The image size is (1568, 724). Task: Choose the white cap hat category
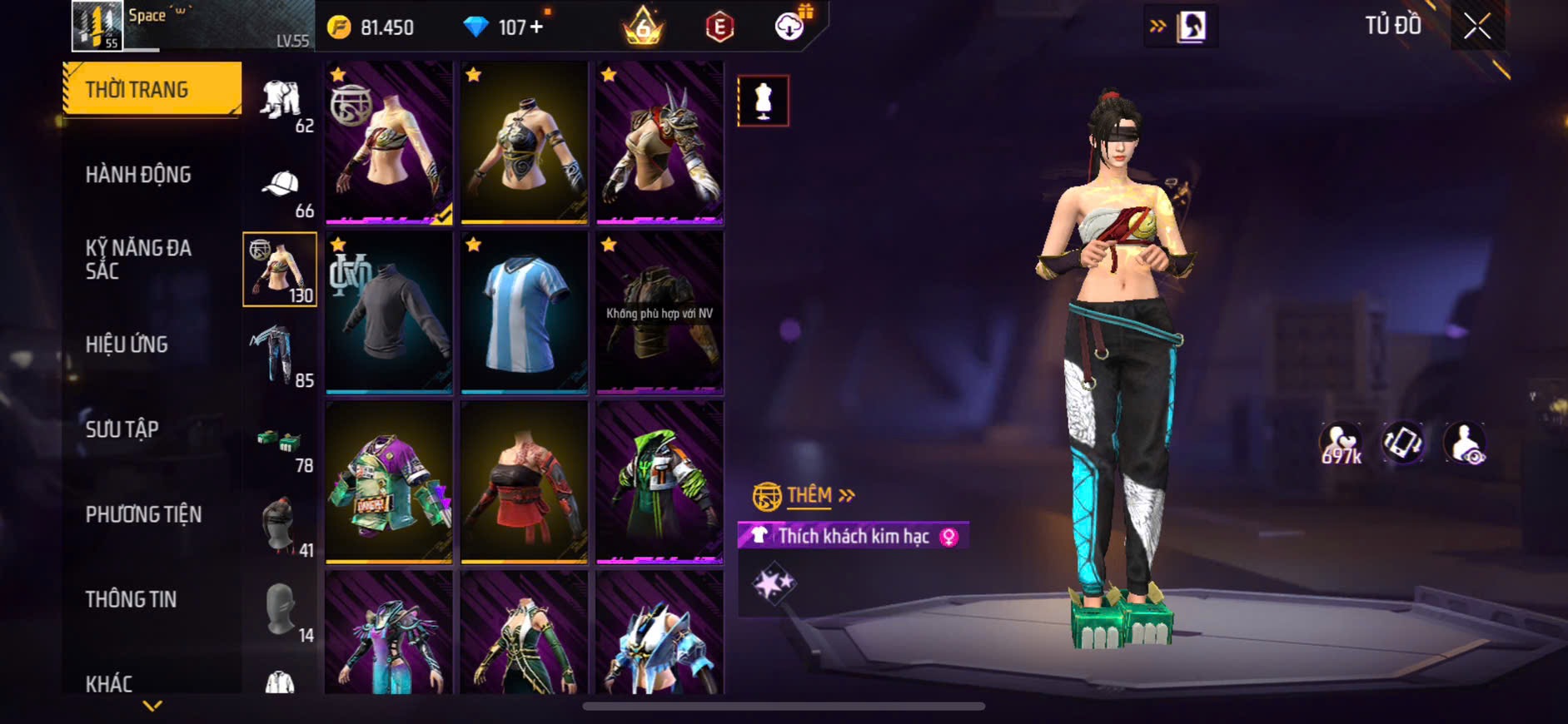click(x=281, y=185)
